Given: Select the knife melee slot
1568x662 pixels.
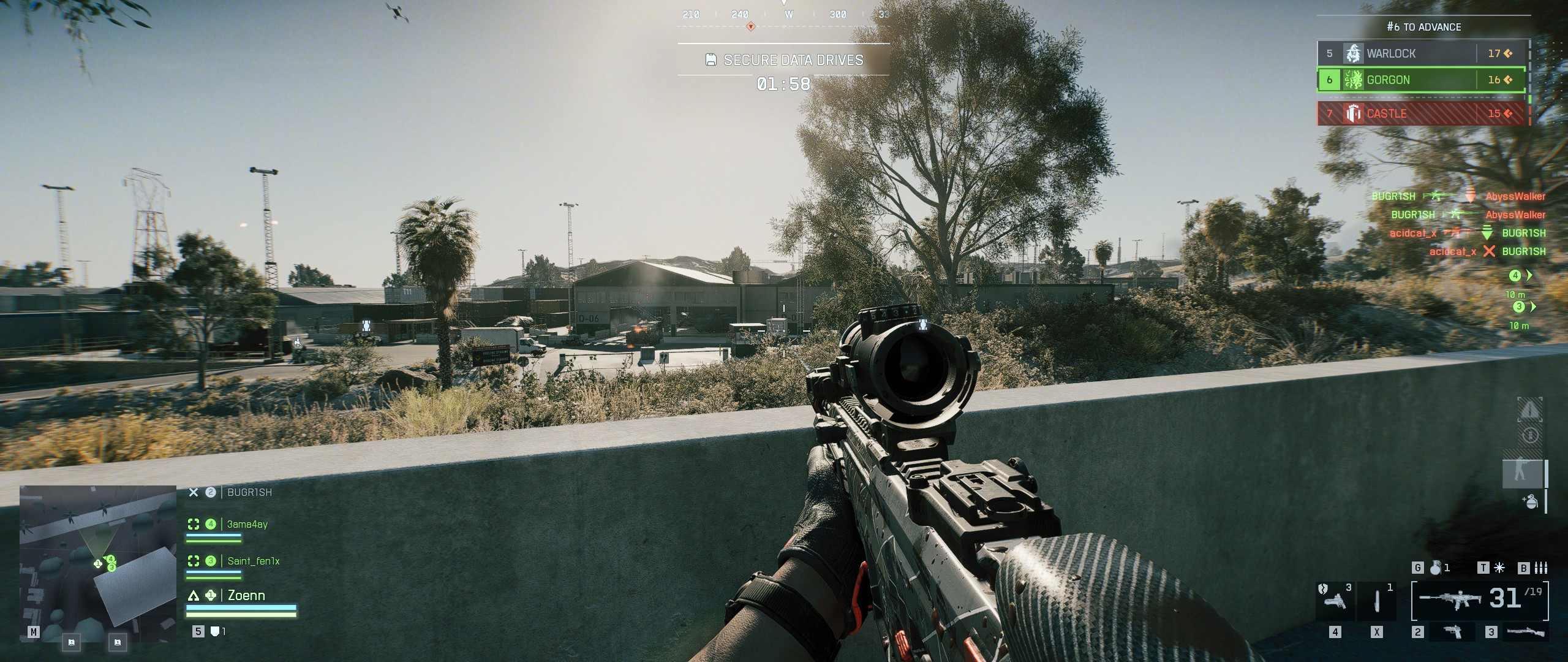Looking at the screenshot, I should point(1377,599).
